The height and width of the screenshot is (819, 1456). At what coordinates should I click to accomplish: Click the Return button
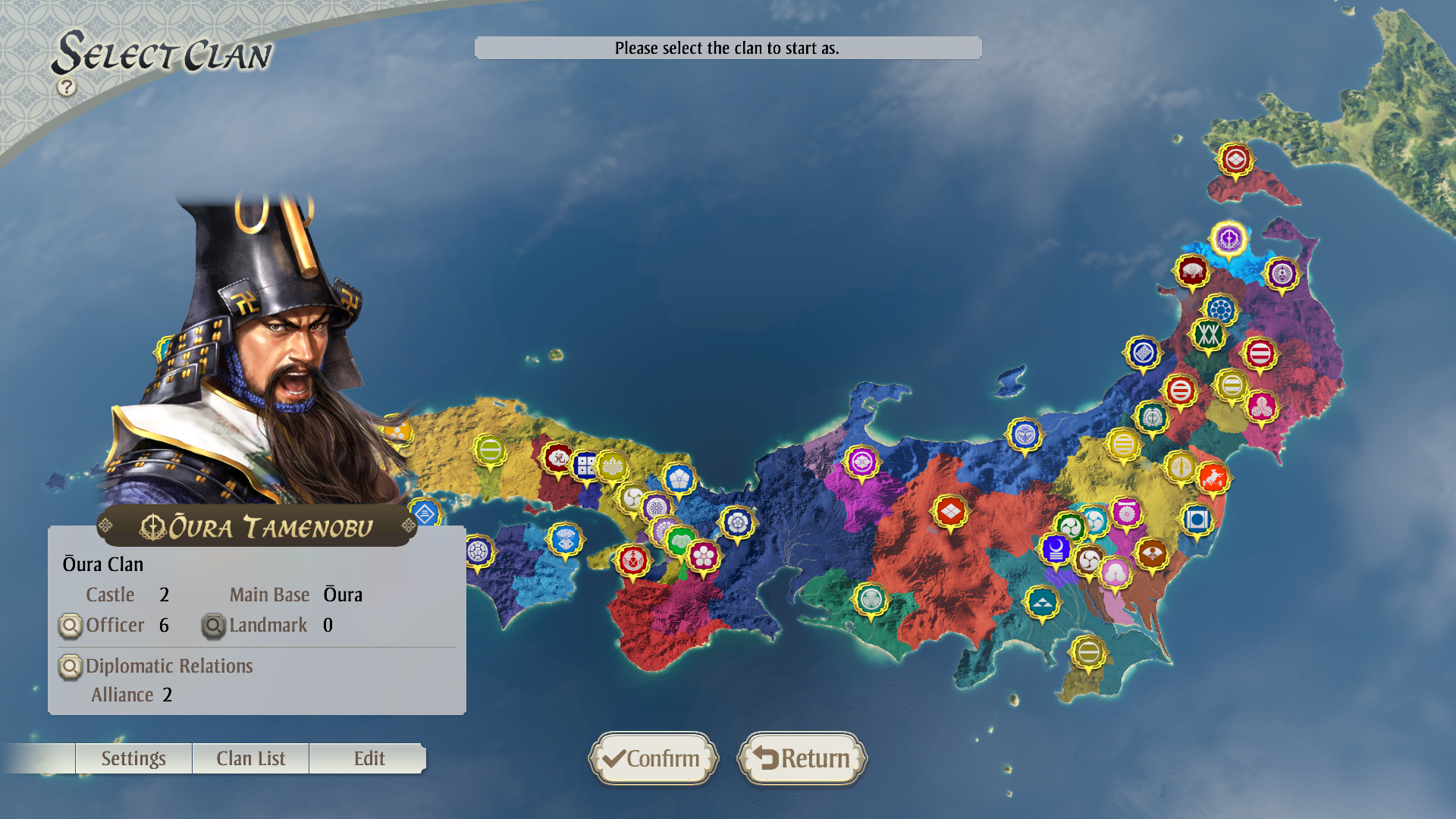point(802,758)
